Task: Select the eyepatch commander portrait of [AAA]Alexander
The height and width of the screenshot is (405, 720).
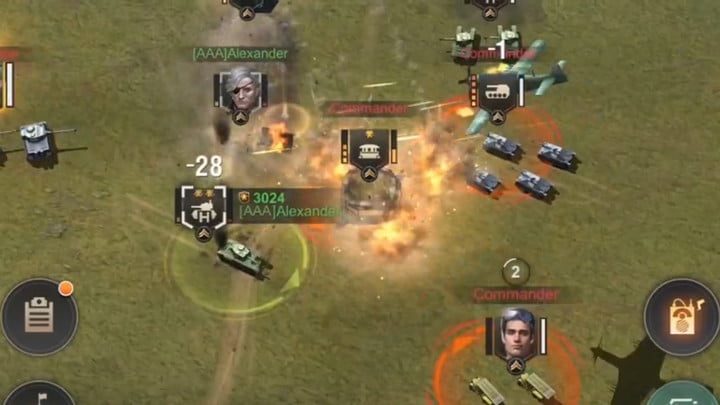Action: (240, 89)
